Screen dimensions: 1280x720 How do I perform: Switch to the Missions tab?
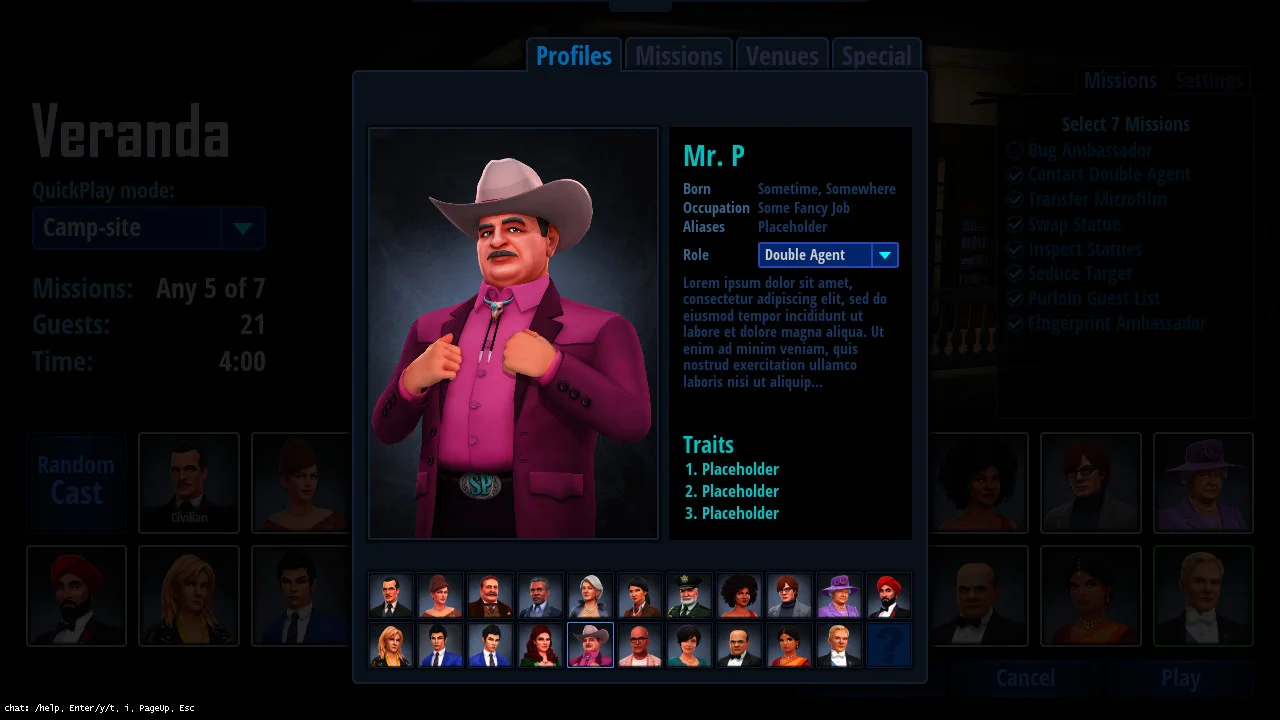(x=678, y=56)
